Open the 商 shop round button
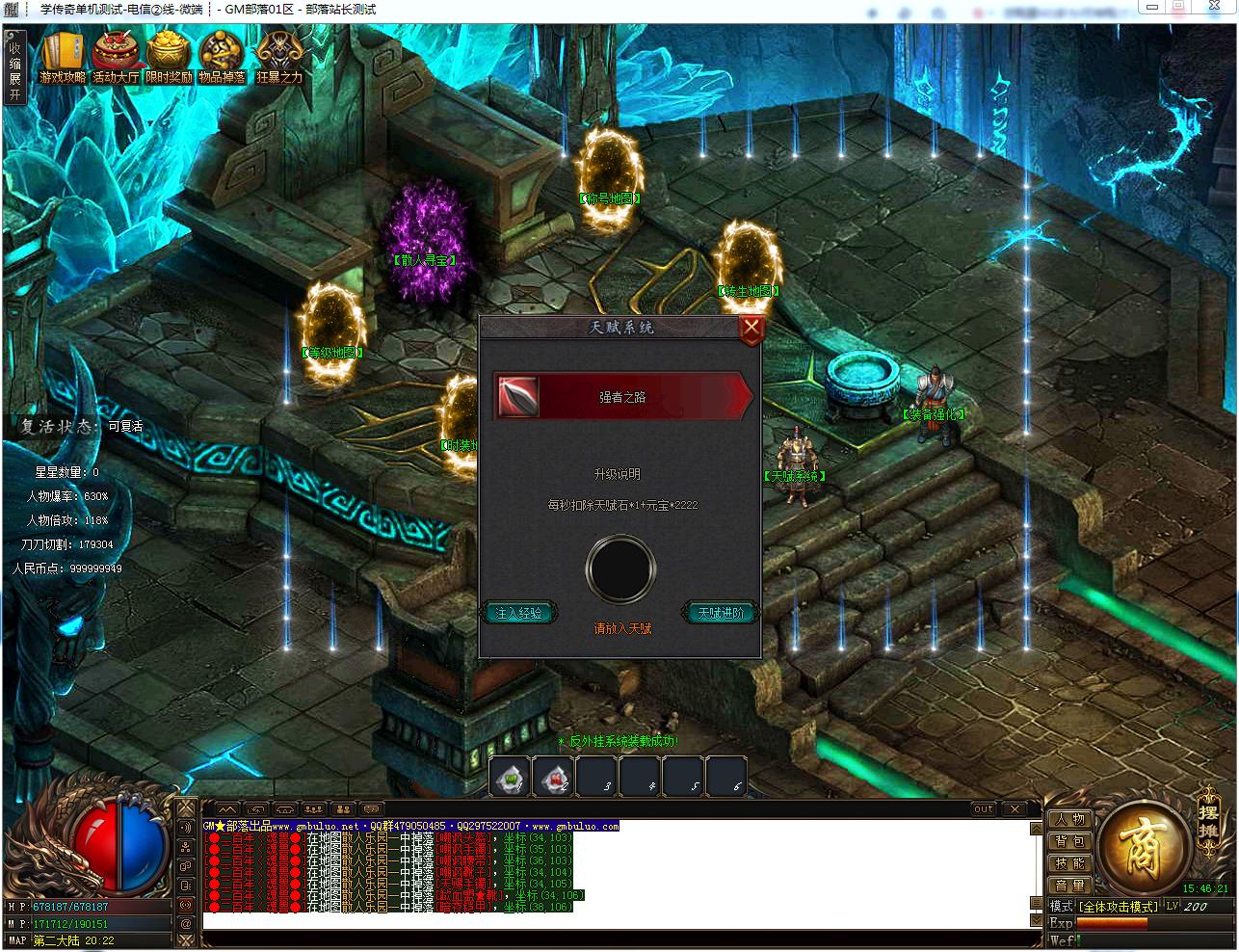The height and width of the screenshot is (952, 1239). [1144, 848]
